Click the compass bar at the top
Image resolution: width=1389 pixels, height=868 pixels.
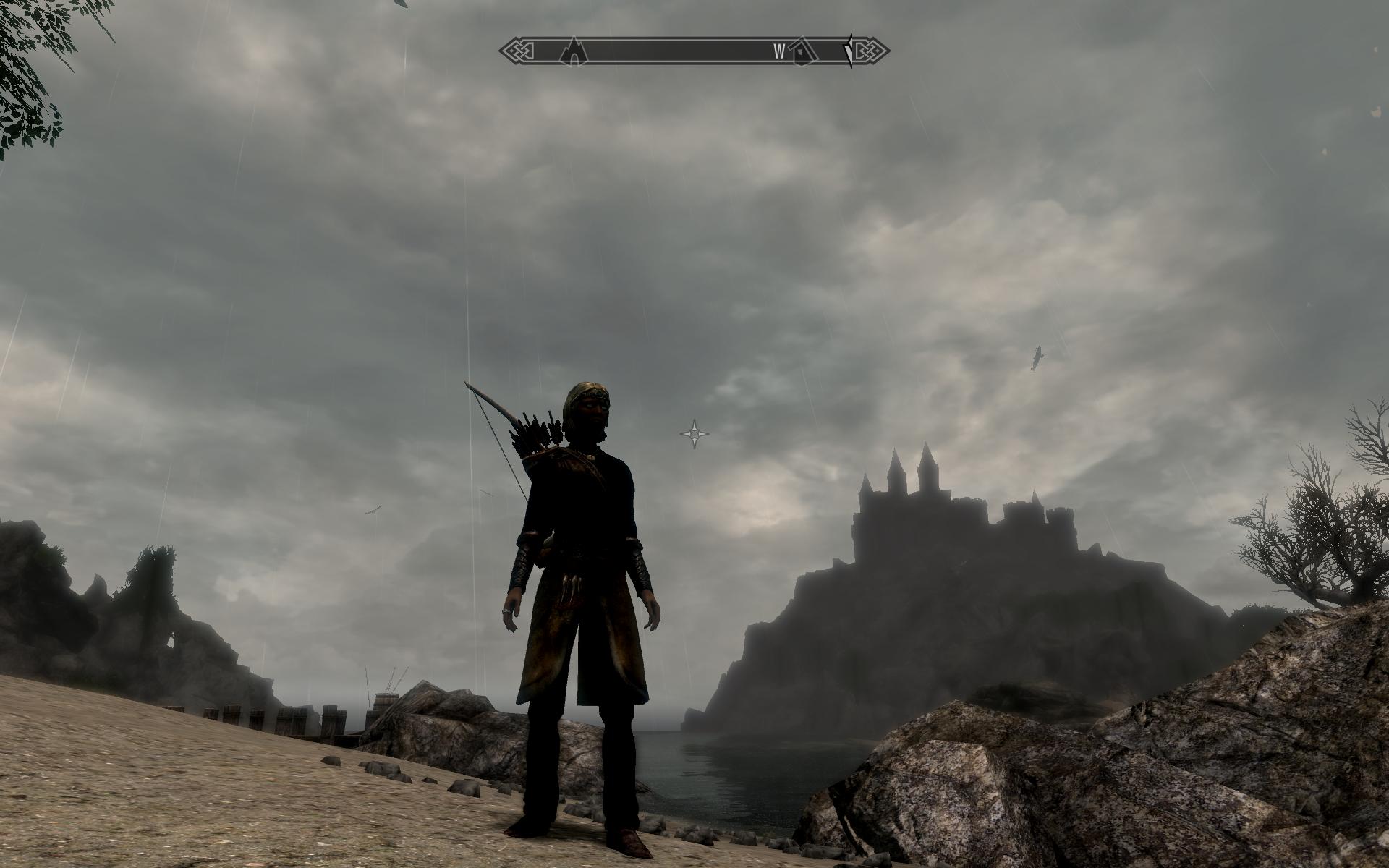(x=693, y=51)
